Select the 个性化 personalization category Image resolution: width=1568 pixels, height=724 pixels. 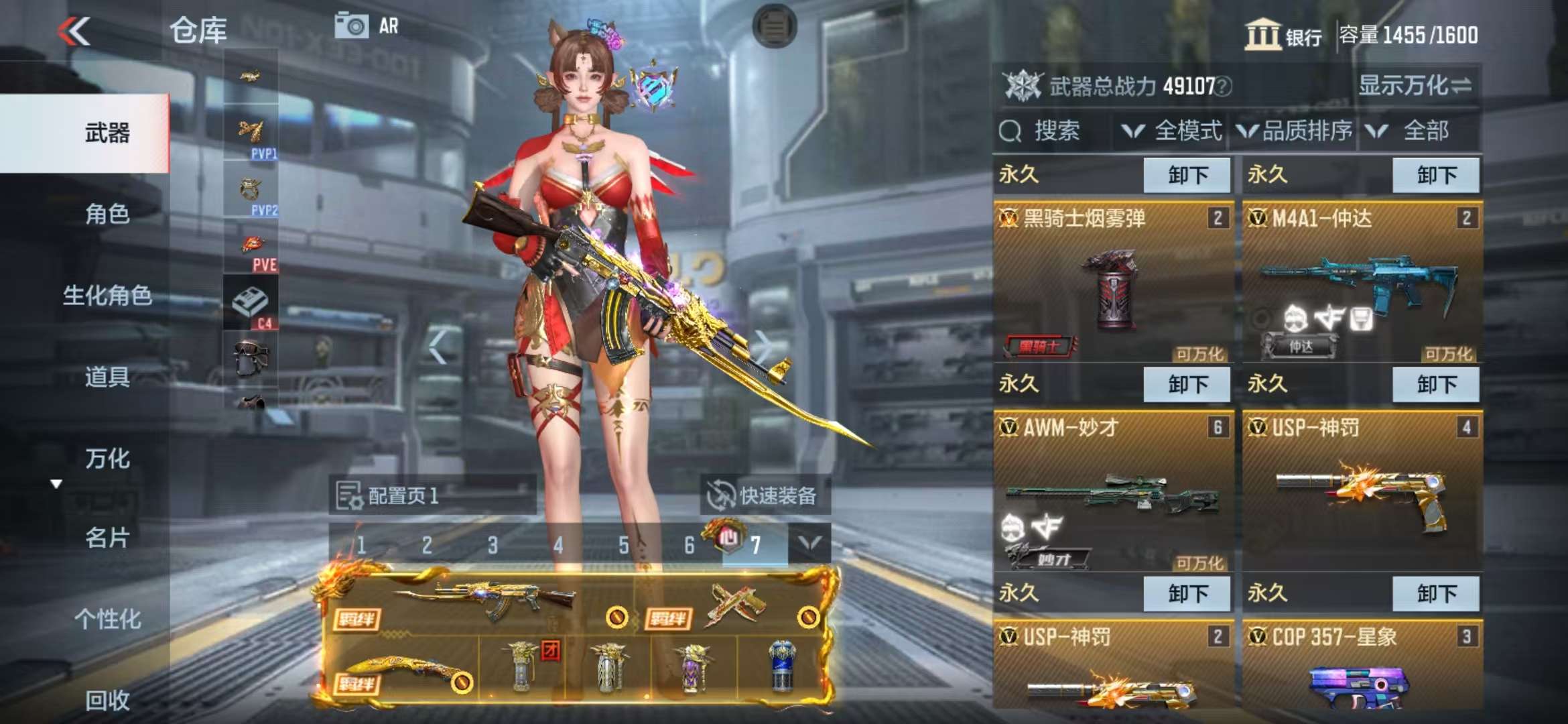107,619
